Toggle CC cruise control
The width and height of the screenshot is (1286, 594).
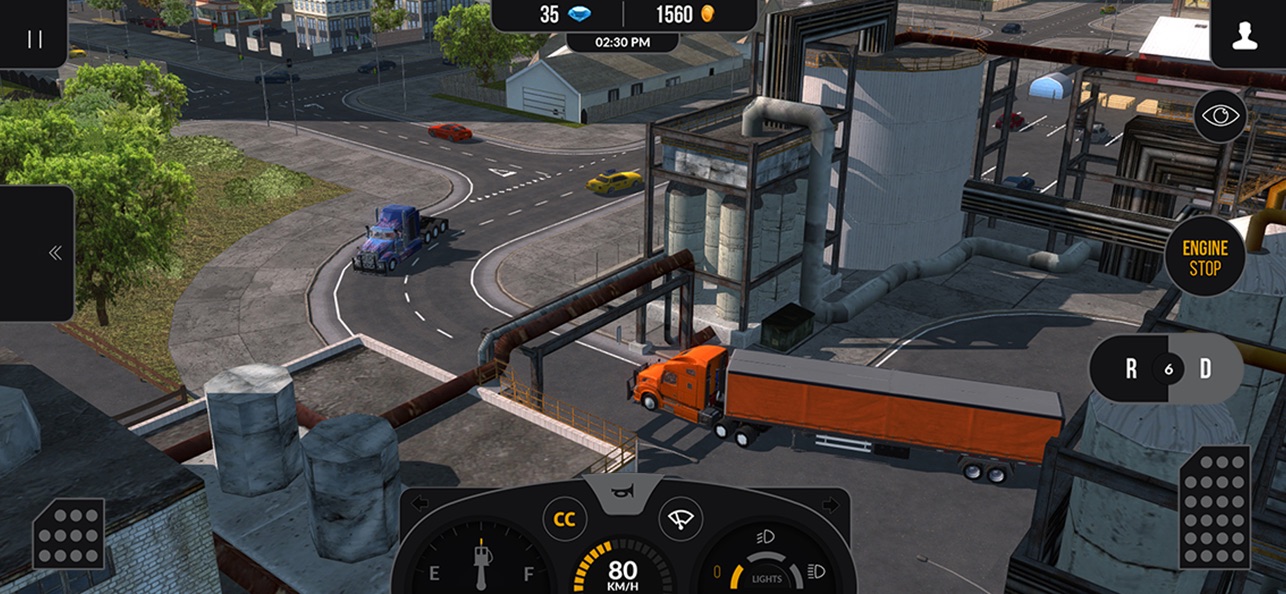tap(565, 520)
